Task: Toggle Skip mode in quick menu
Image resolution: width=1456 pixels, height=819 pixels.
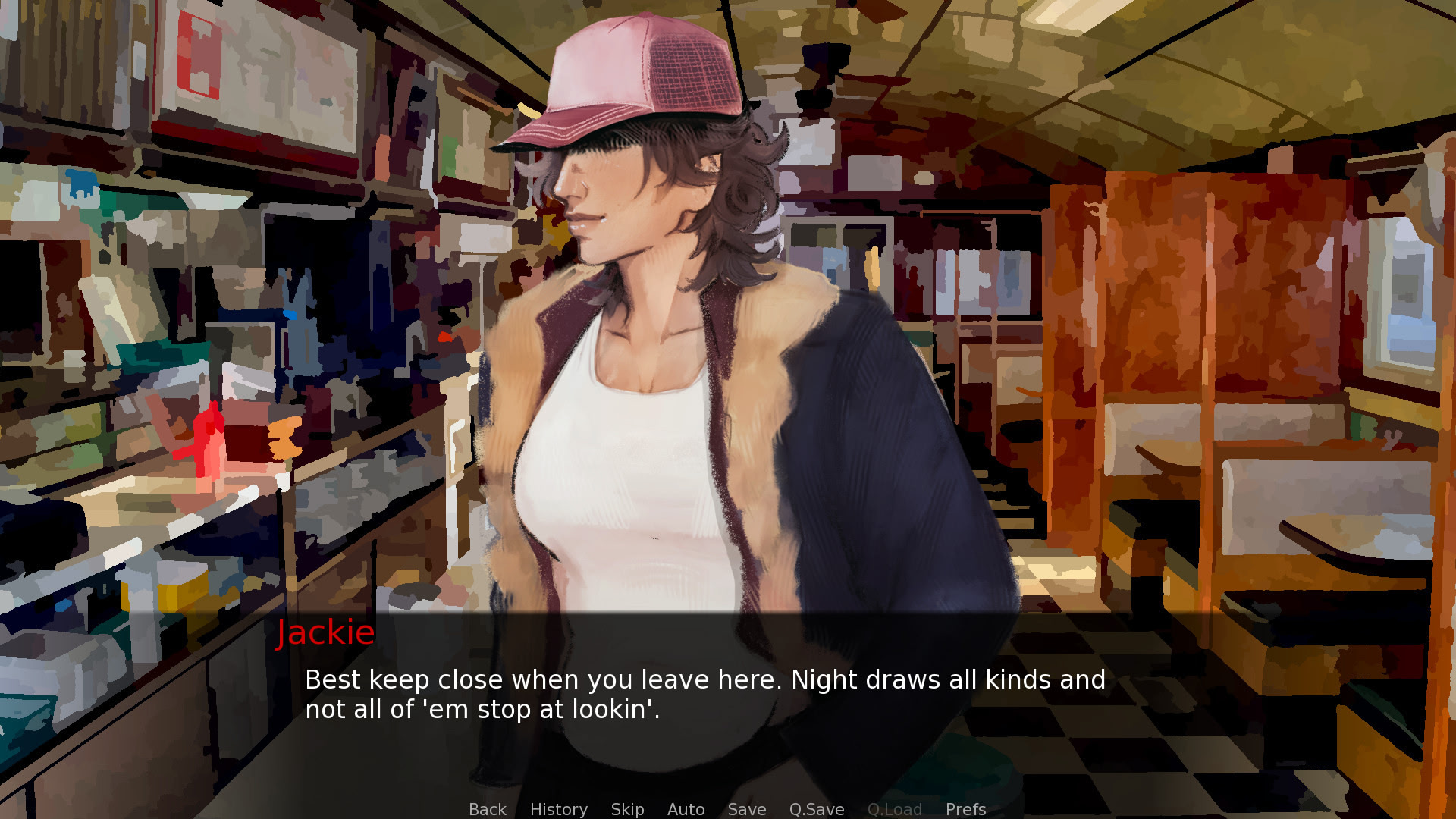Action: (627, 809)
